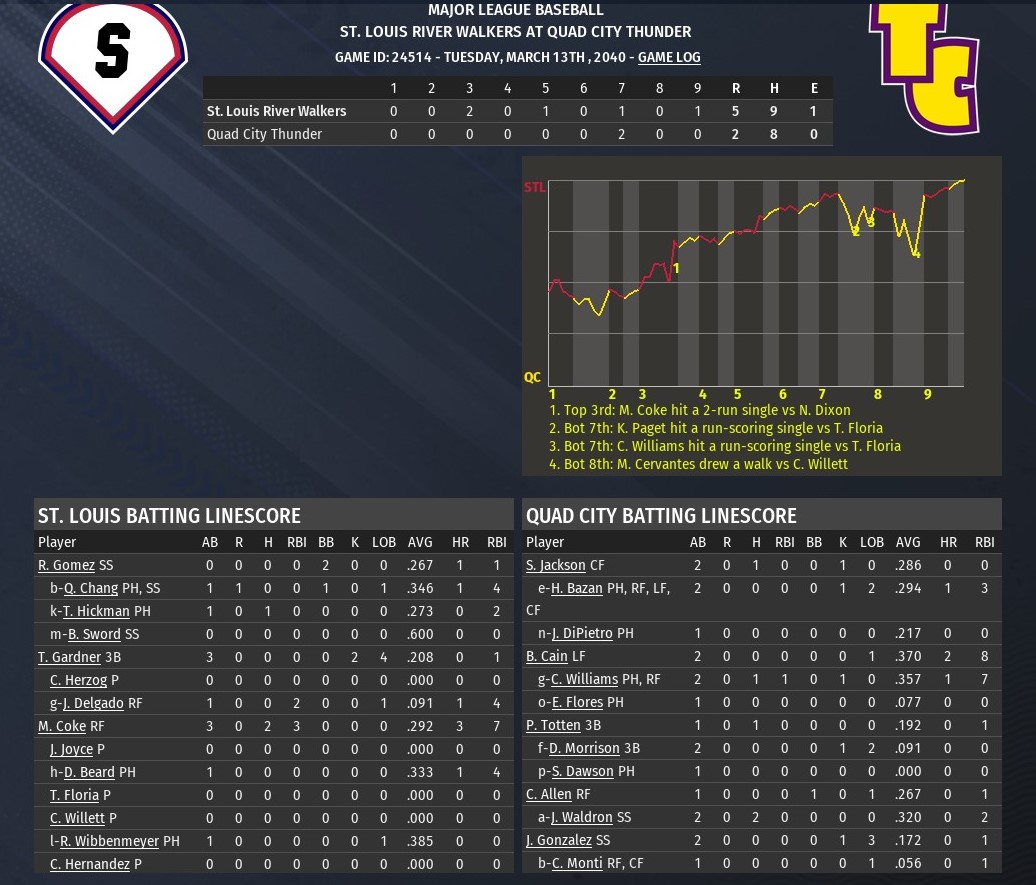Image resolution: width=1036 pixels, height=885 pixels.
Task: Open S. Jackson player profile
Action: (556, 566)
